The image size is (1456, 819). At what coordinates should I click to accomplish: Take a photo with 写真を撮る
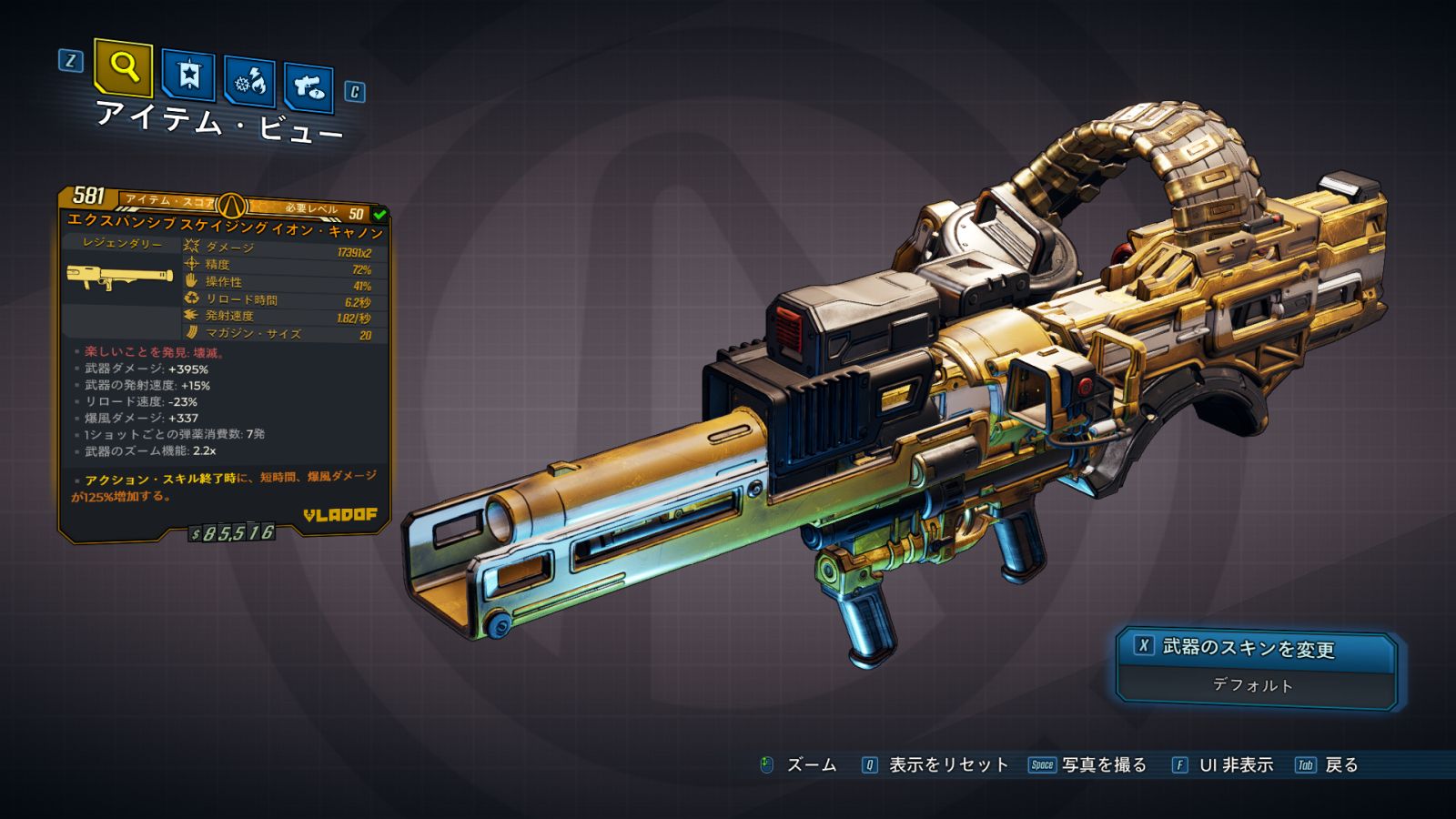tap(1089, 765)
